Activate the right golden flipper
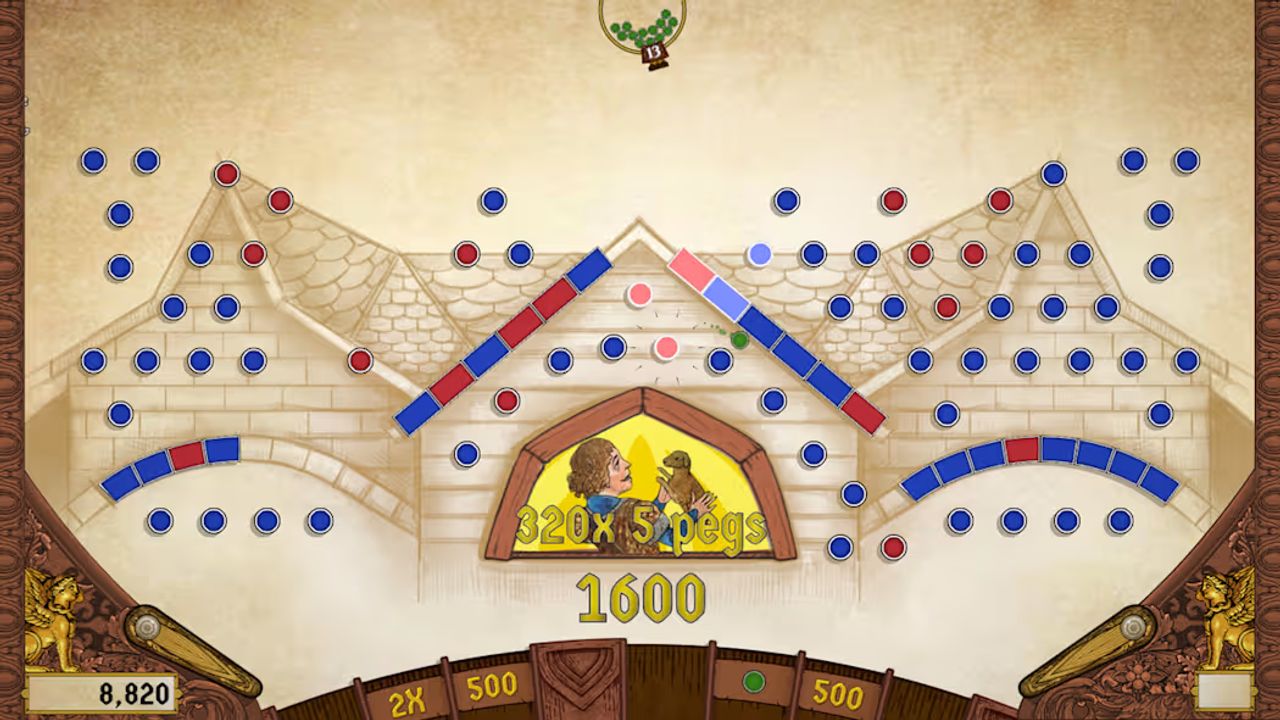The height and width of the screenshot is (720, 1280). (1088, 650)
